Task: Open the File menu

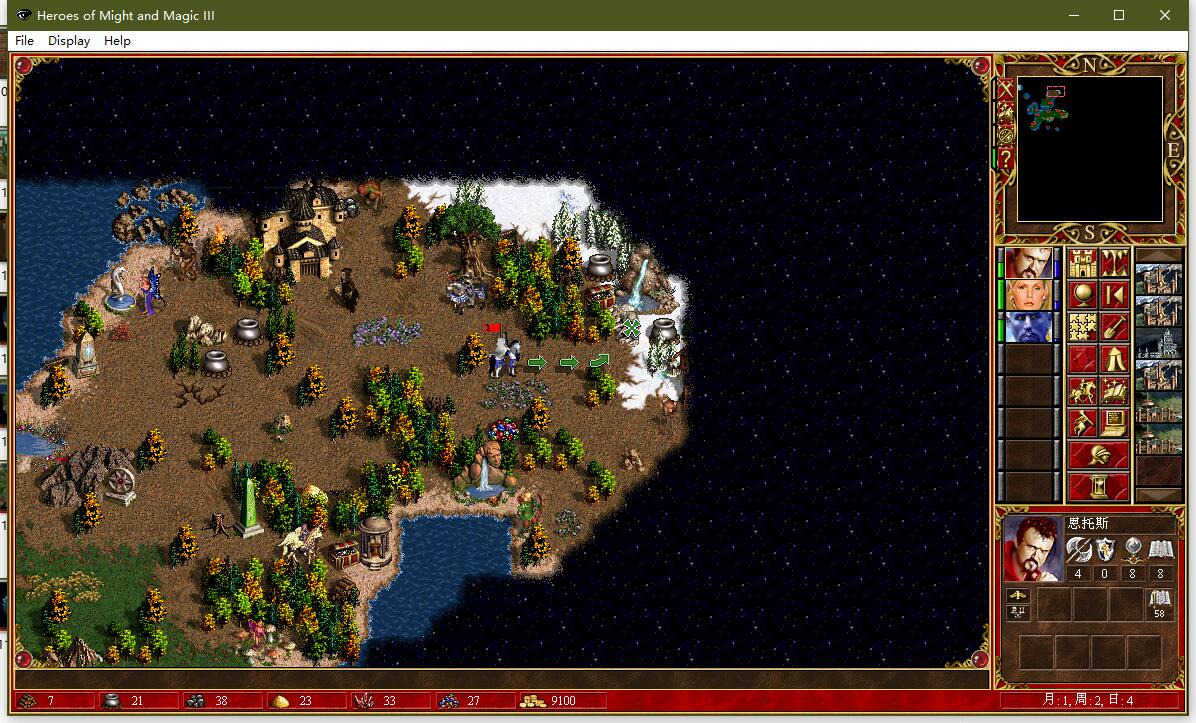Action: point(25,41)
